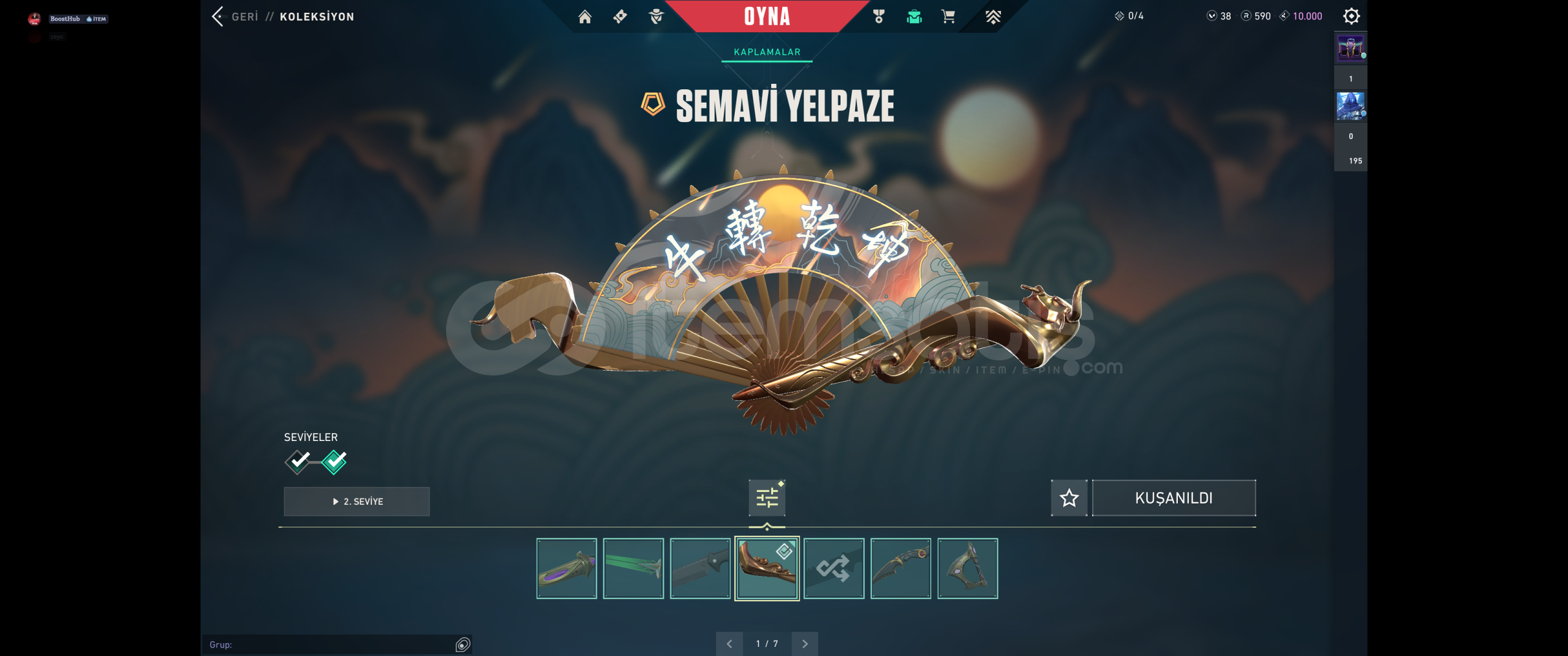Click the red OYNA play button
1568x656 pixels.
tap(767, 17)
